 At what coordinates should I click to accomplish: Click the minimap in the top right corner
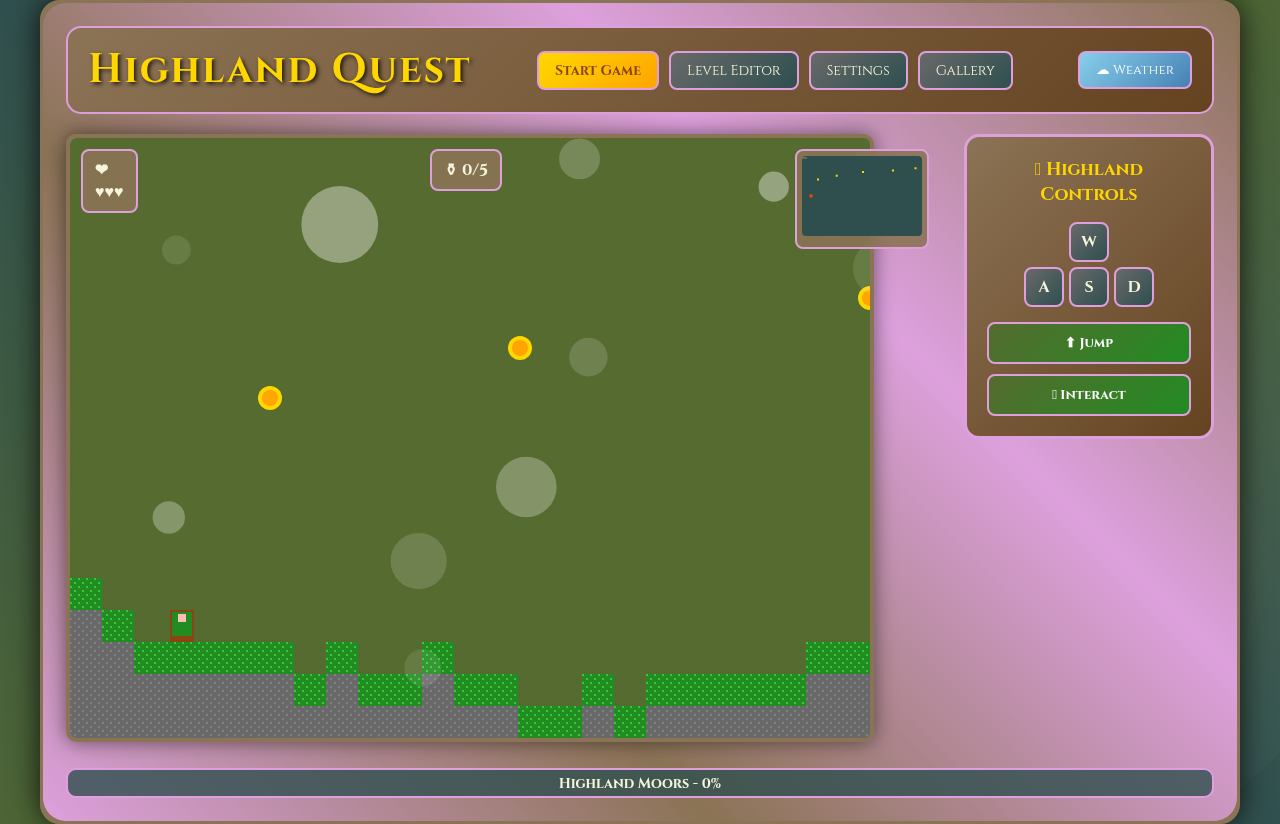click(x=861, y=196)
